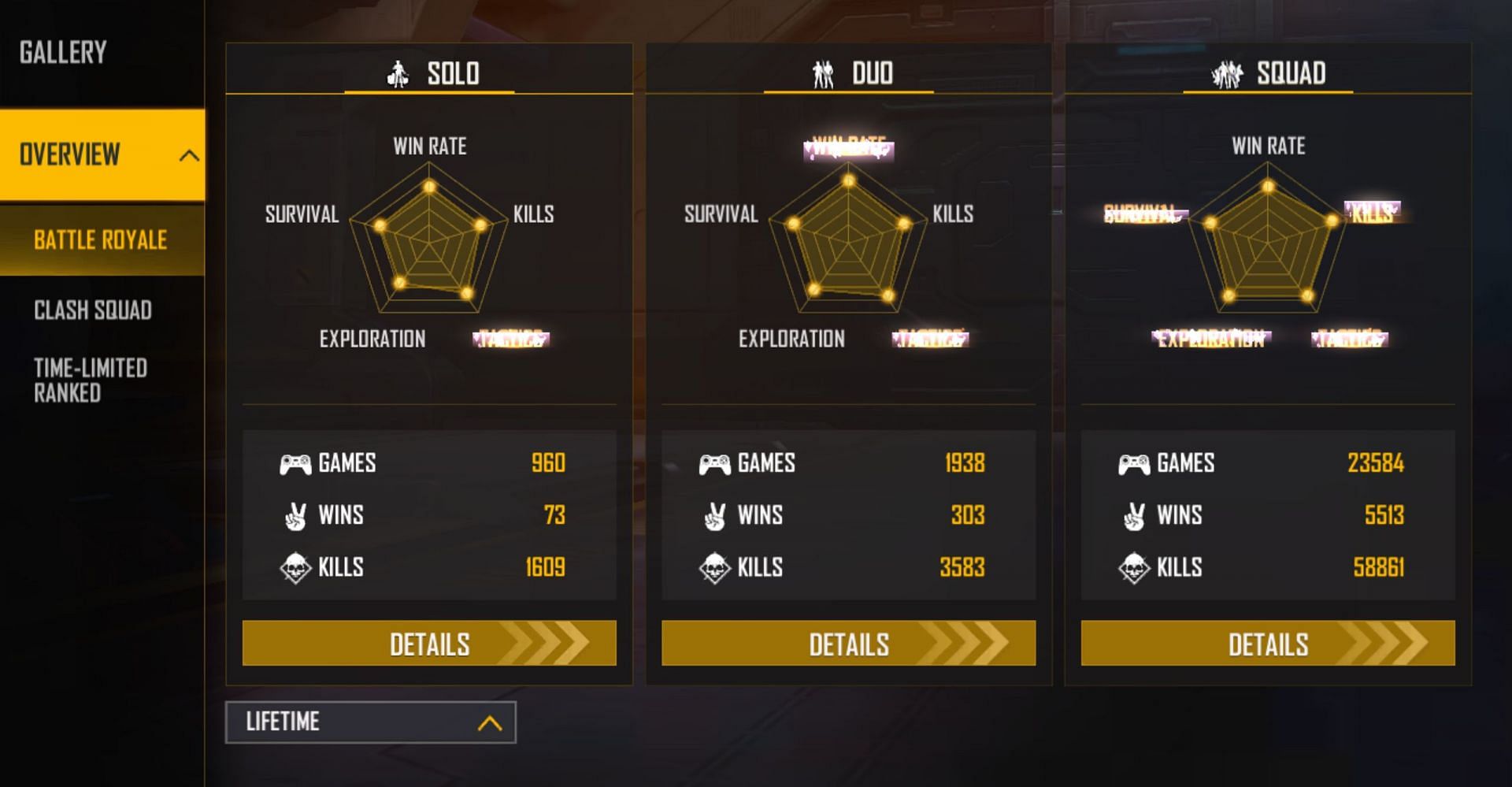Select the Battle Royale stats entry
This screenshot has width=1512, height=787.
pyautogui.click(x=100, y=240)
